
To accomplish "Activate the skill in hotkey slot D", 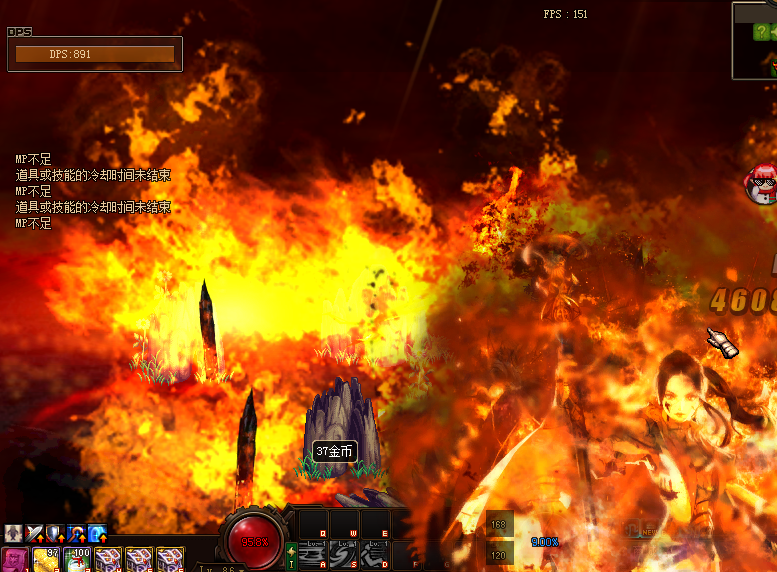I will (x=375, y=554).
